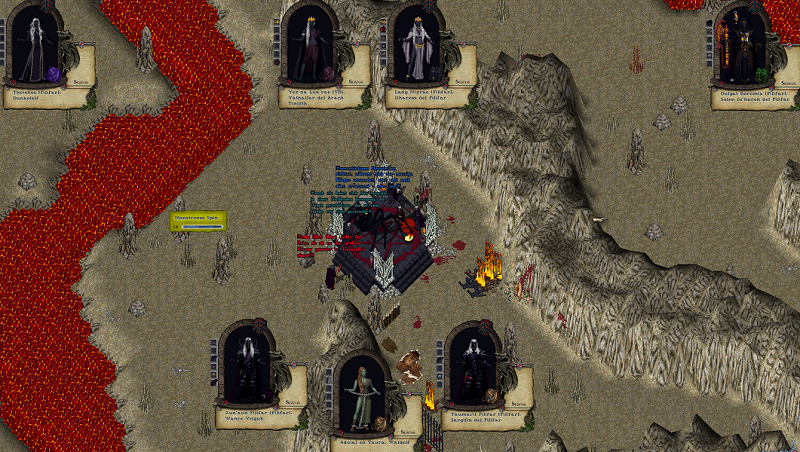Open Lady Mizrae's black backpack
Image resolution: width=800 pixels, height=452 pixels.
(437, 73)
